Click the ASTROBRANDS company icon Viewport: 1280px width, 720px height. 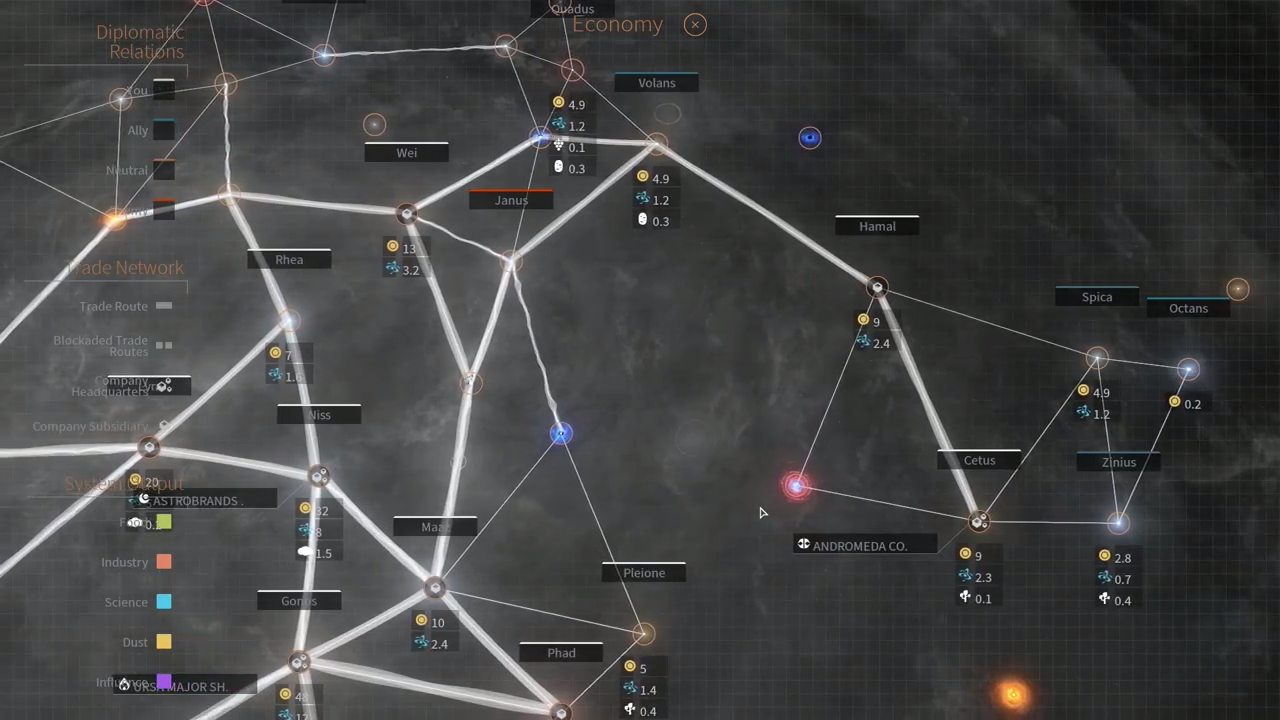click(144, 500)
